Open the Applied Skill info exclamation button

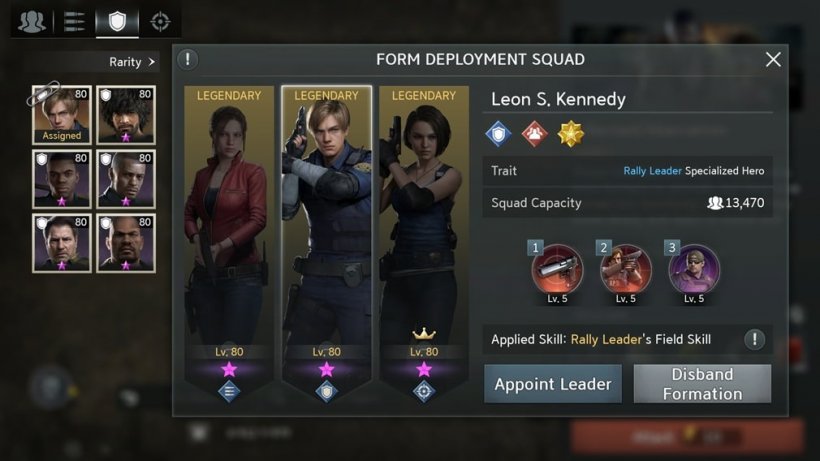click(x=755, y=339)
